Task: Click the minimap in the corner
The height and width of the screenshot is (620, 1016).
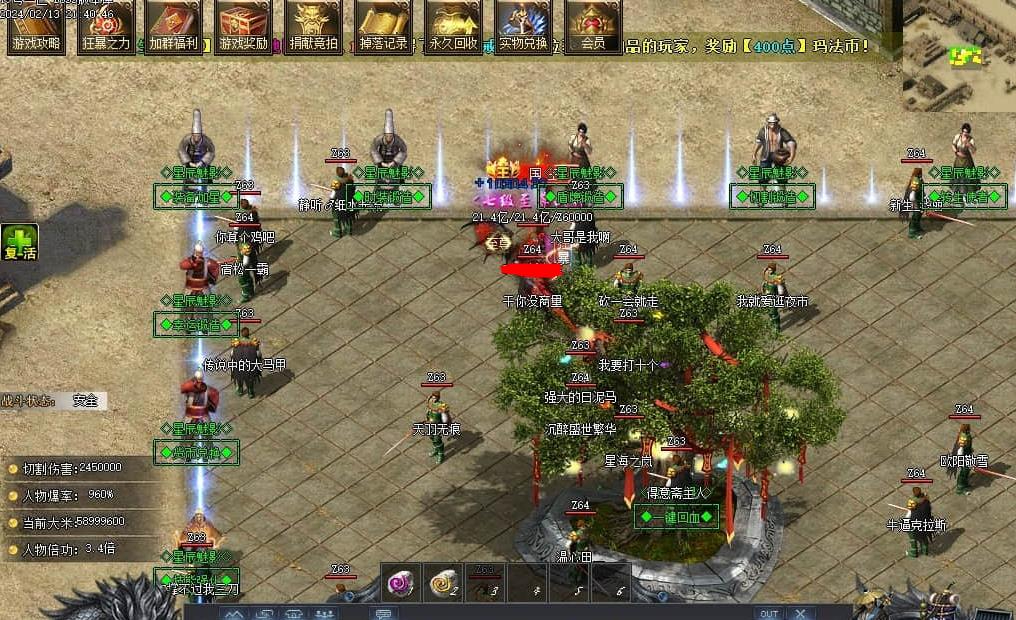Action: [x=958, y=55]
